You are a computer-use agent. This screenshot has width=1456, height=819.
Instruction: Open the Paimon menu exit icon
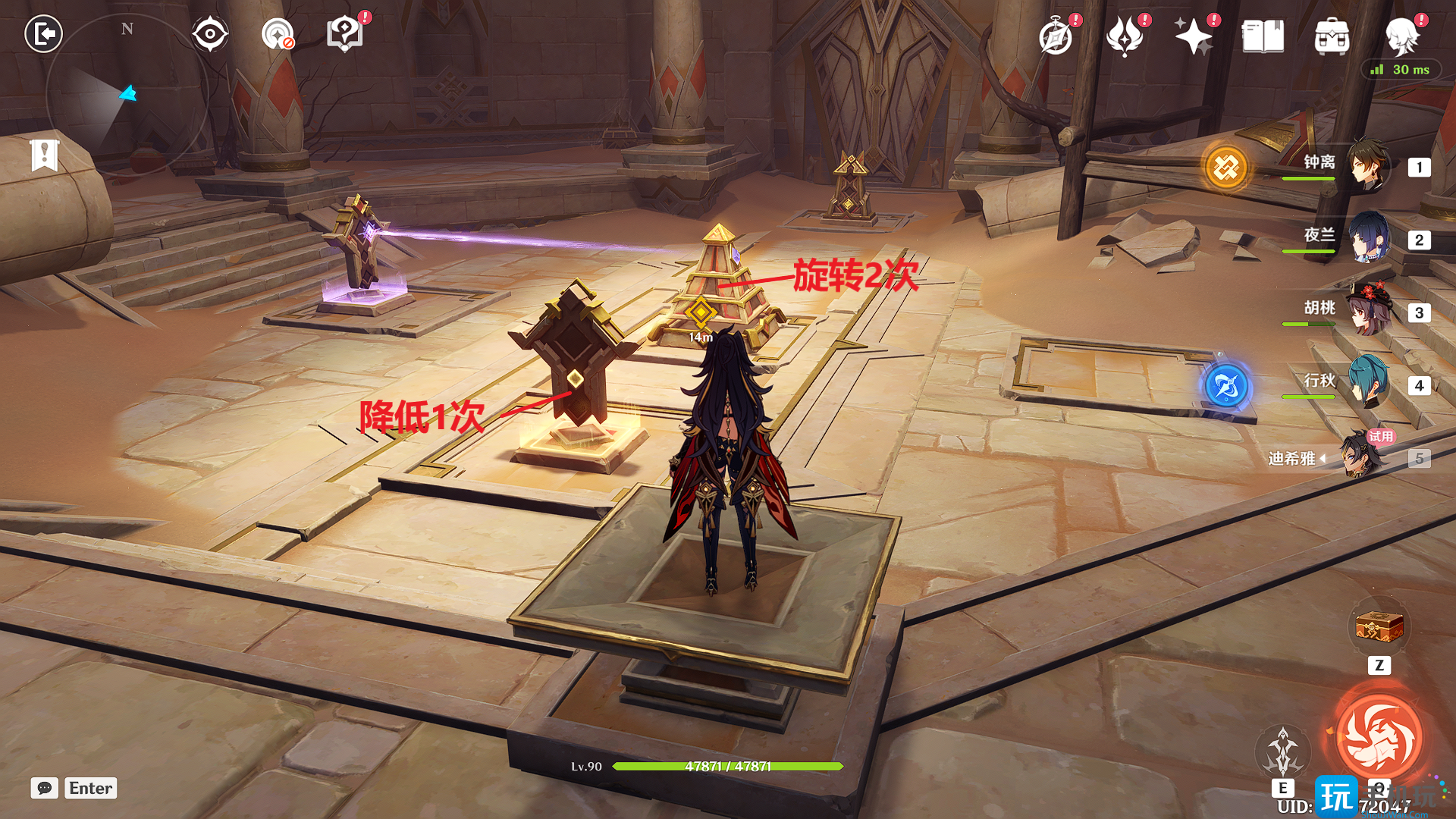43,34
